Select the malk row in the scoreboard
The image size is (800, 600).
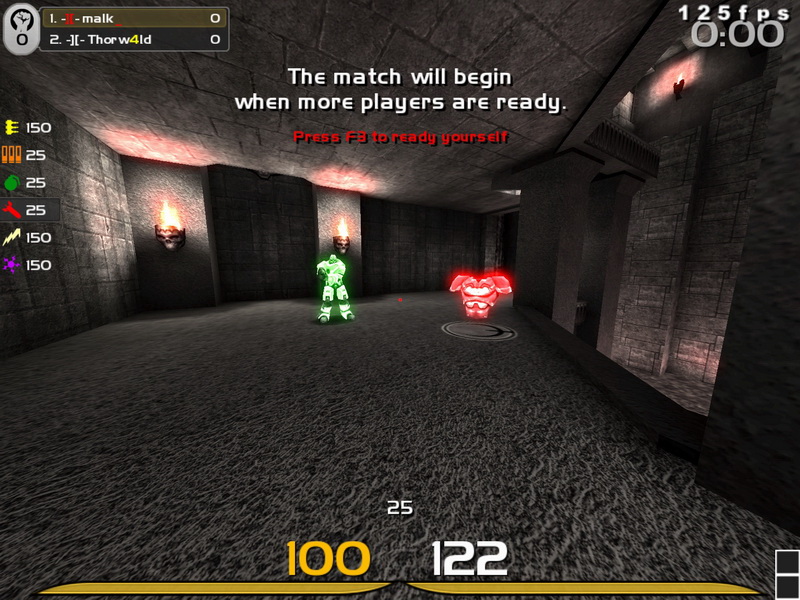click(134, 18)
